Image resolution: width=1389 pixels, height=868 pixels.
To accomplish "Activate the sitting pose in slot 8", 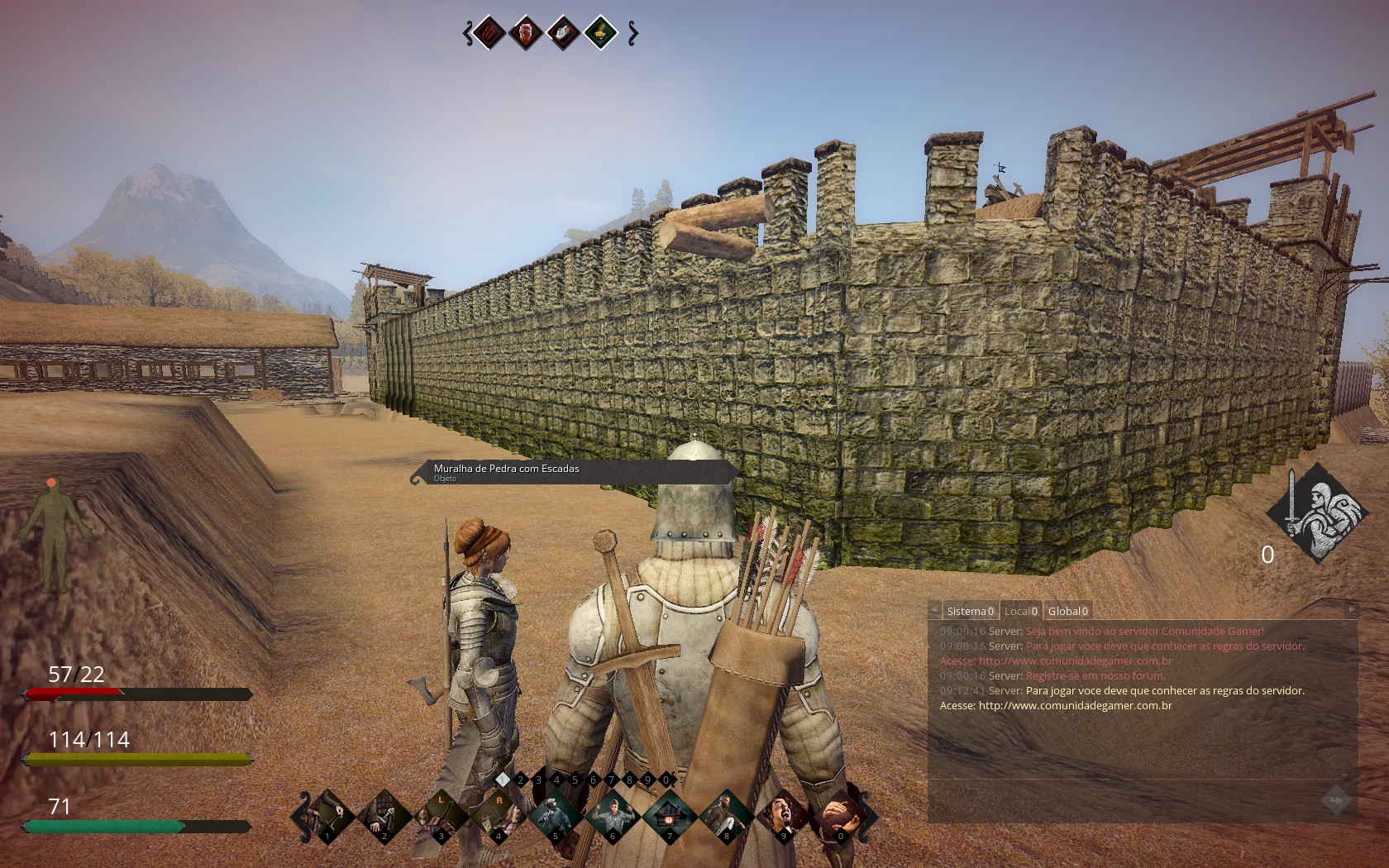I will [x=727, y=814].
